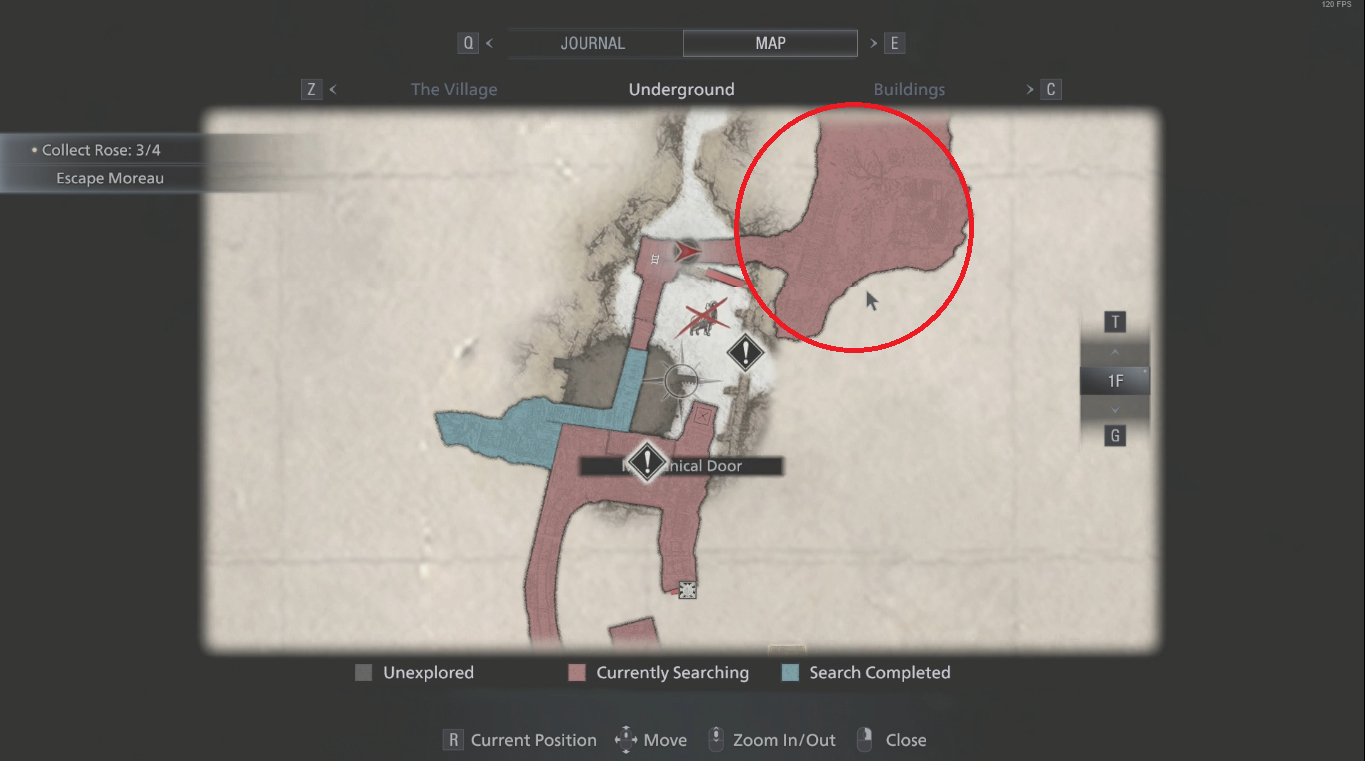Click the down chevron below 1F floor selector
The height and width of the screenshot is (761, 1365).
(x=1114, y=409)
